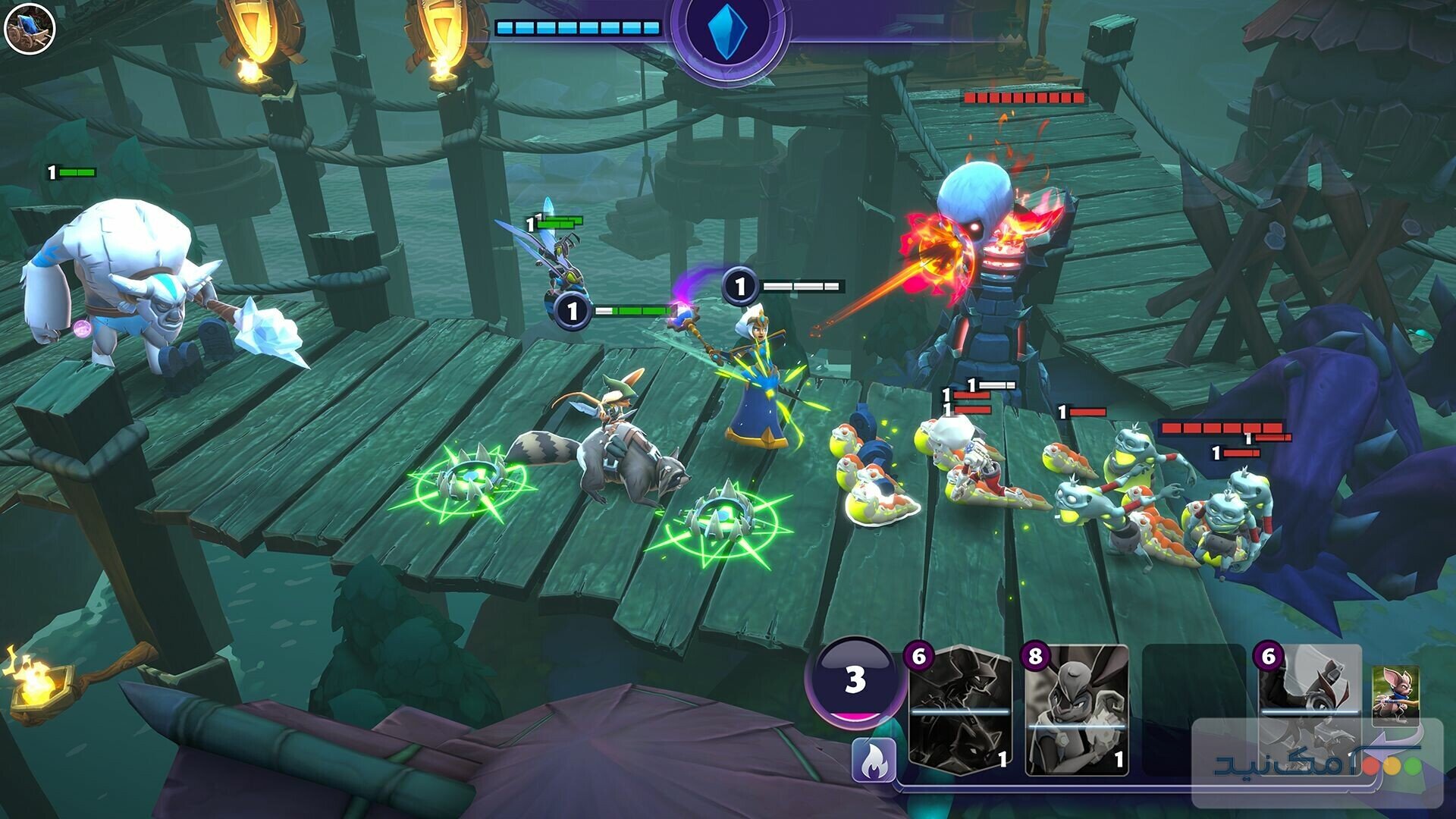Tap the blue progress bar at top of screen
Image resolution: width=1456 pixels, height=819 pixels.
tap(576, 27)
